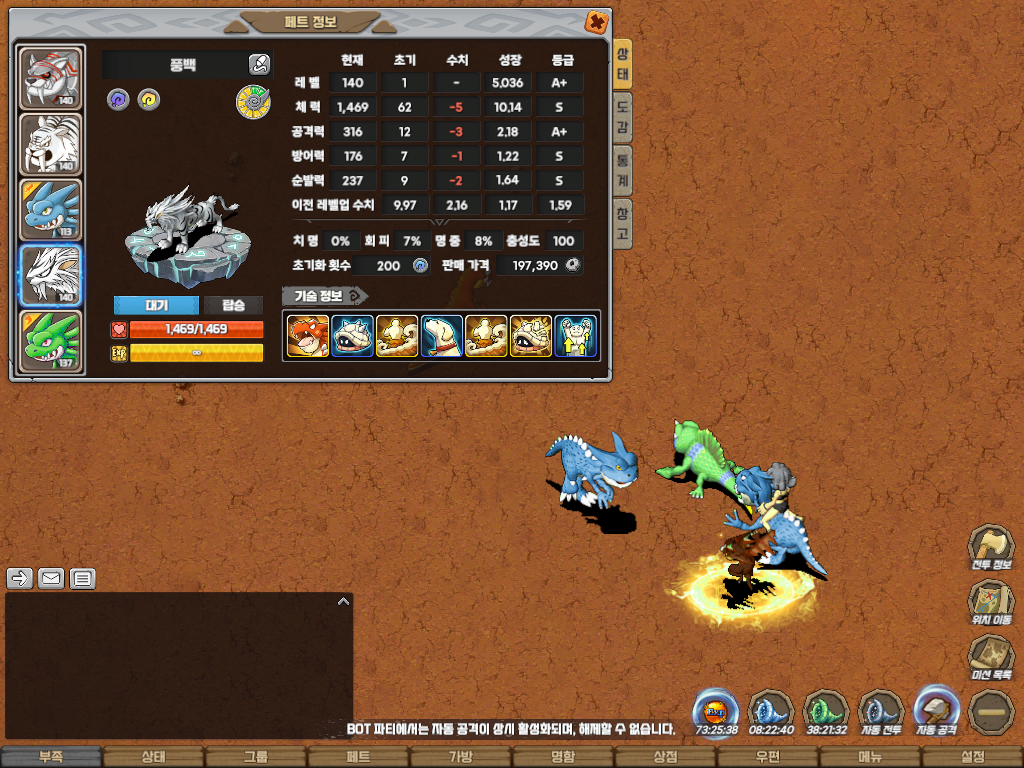Screen dimensions: 1024x768
Task: Switch to the 도감 side tab
Action: [622, 117]
